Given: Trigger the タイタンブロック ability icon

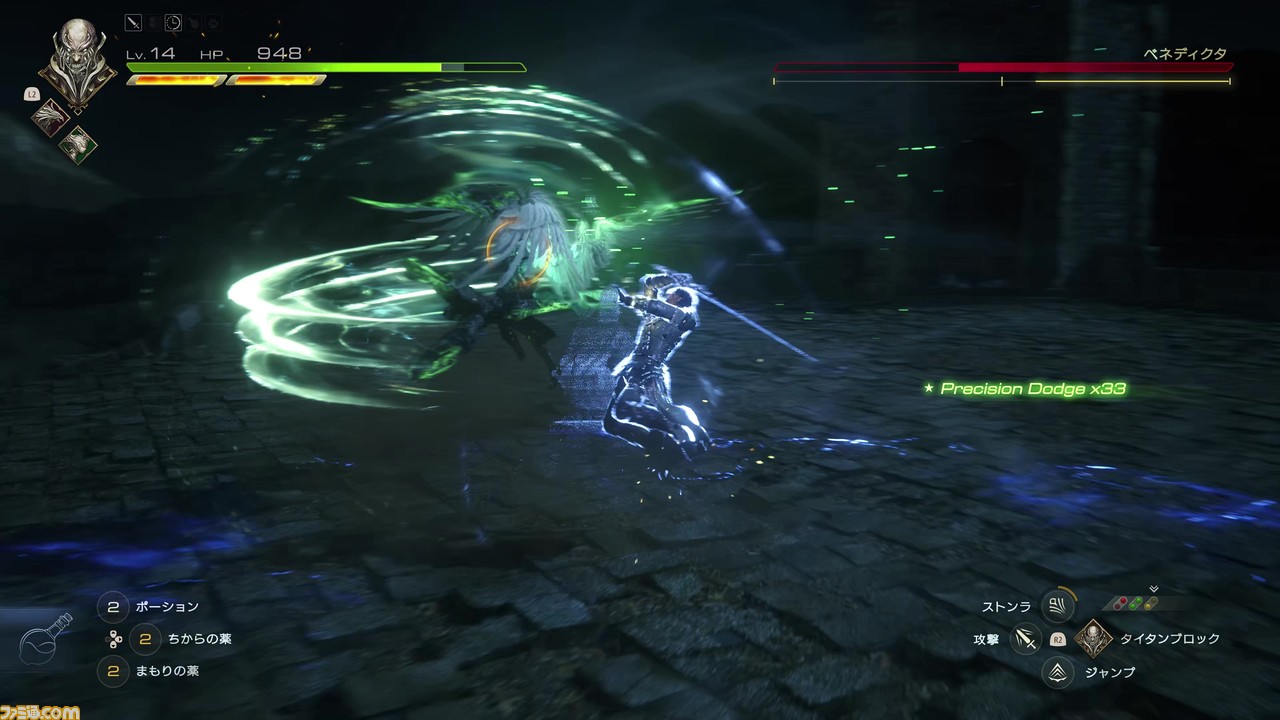Looking at the screenshot, I should coord(1093,639).
